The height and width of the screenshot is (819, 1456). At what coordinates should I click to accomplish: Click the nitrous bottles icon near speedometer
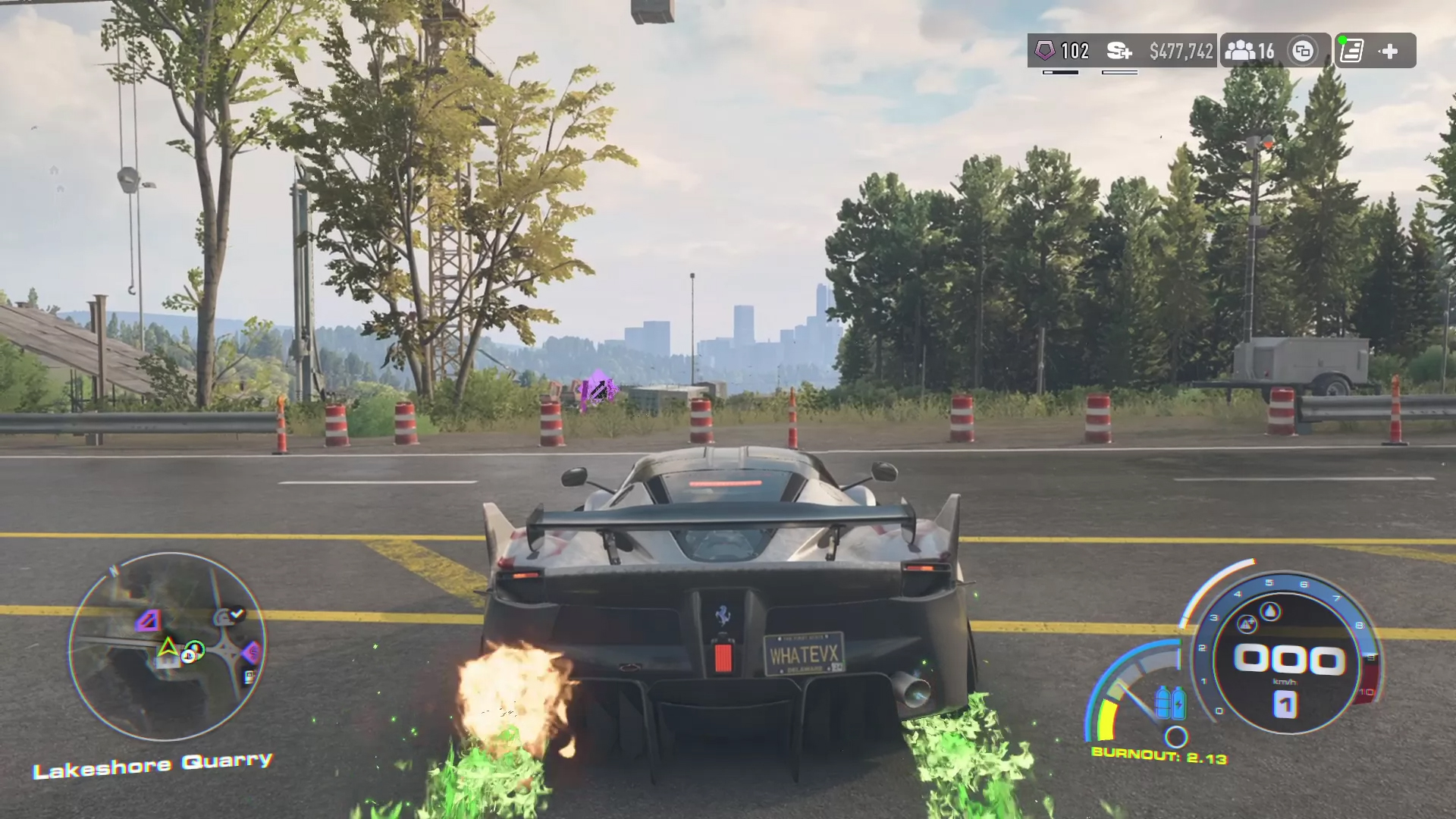pyautogui.click(x=1170, y=702)
